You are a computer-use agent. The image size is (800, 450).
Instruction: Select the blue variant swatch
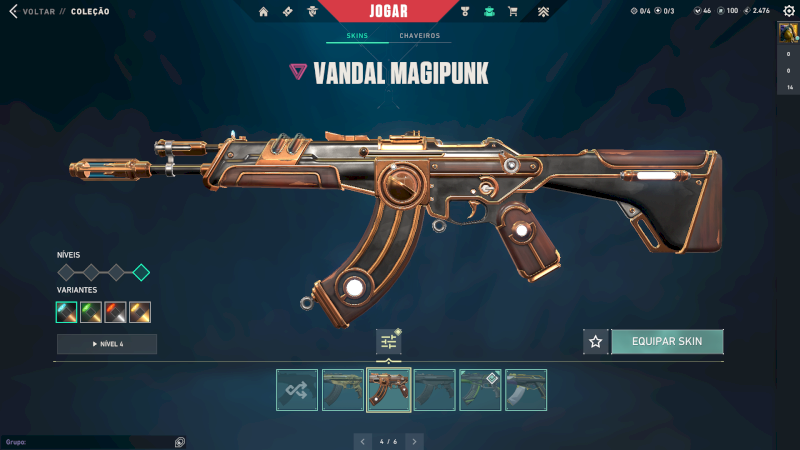pos(67,312)
